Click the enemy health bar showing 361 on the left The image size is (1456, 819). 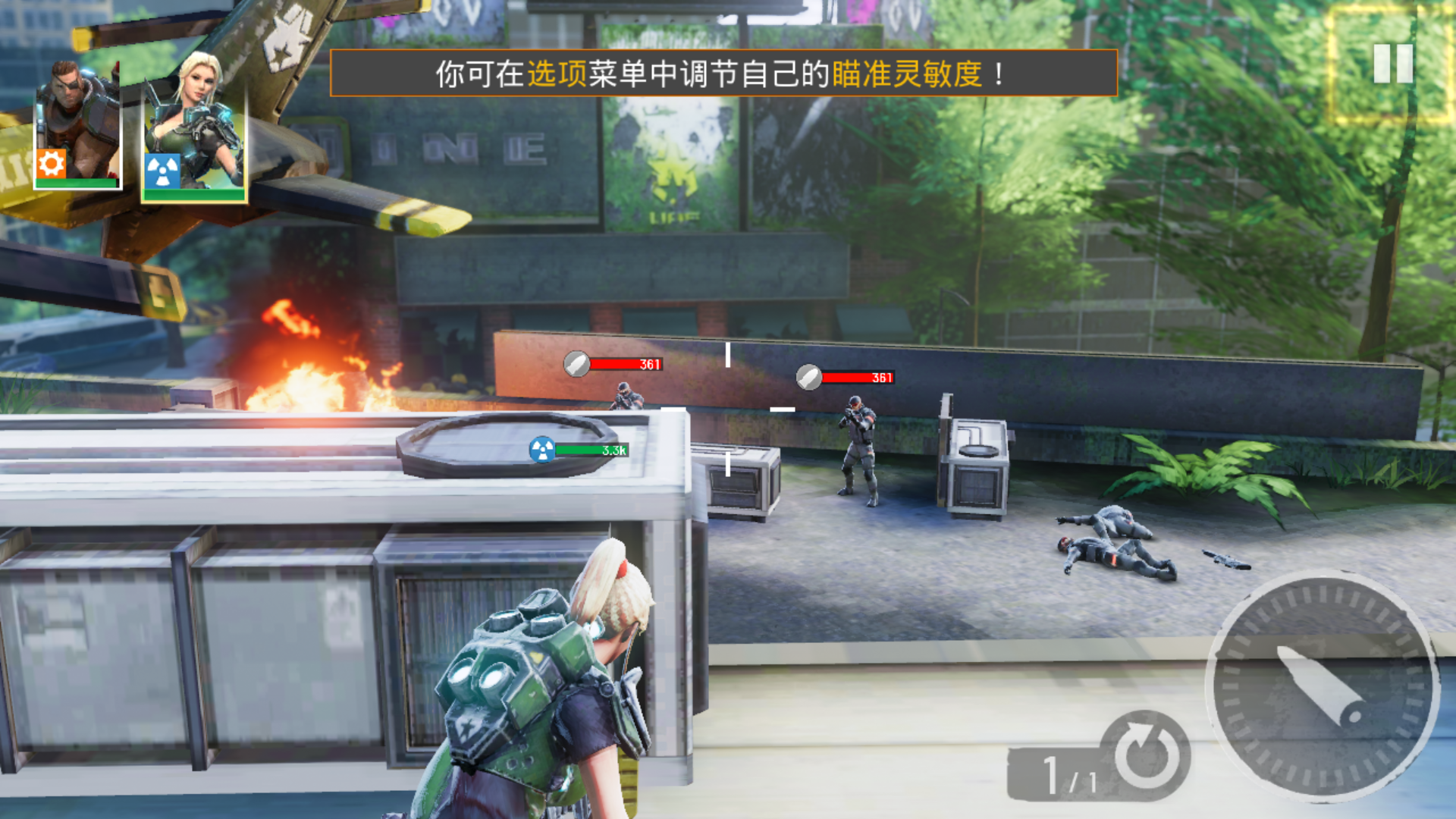[626, 364]
